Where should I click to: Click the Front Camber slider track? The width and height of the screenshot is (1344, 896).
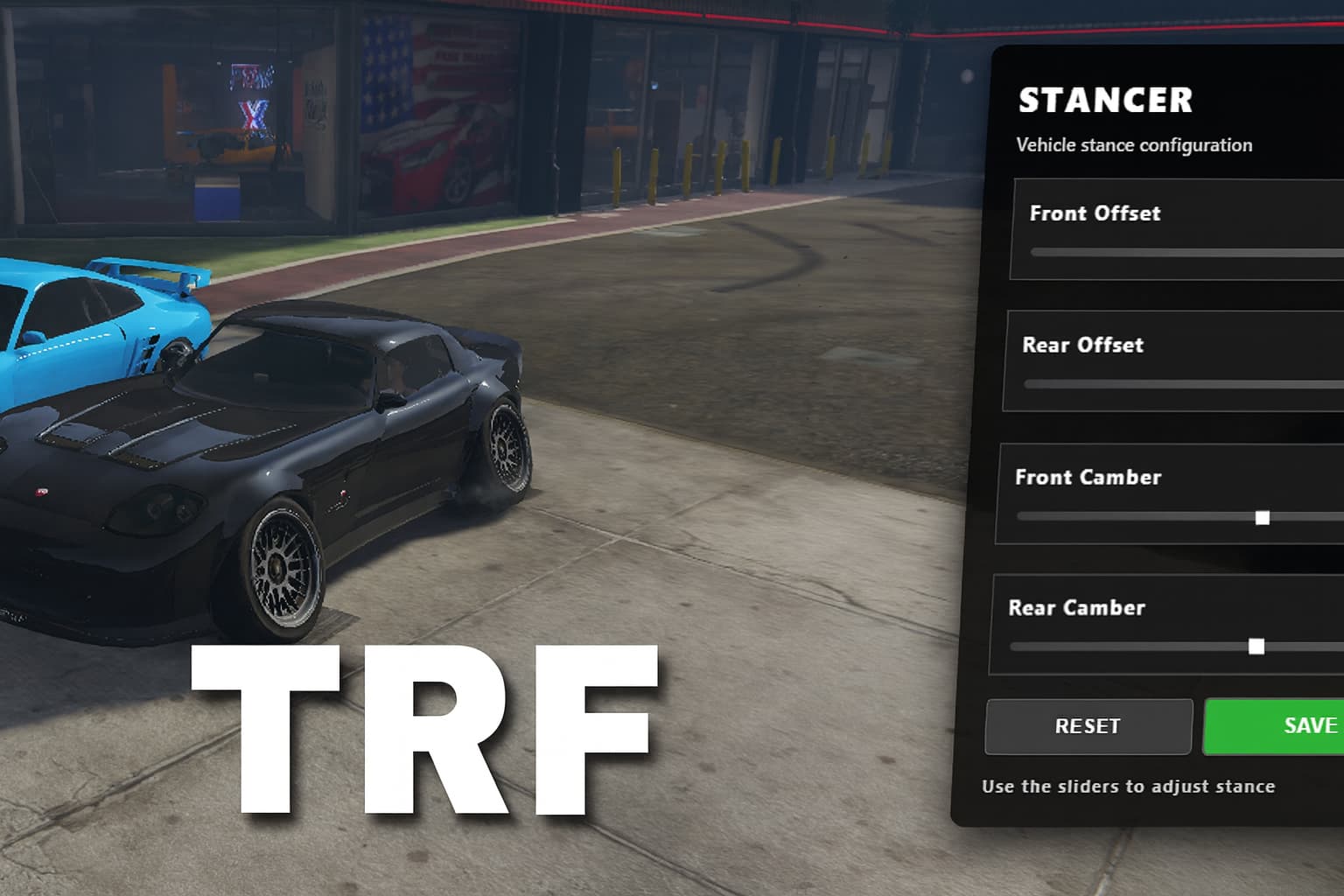tap(1137, 517)
